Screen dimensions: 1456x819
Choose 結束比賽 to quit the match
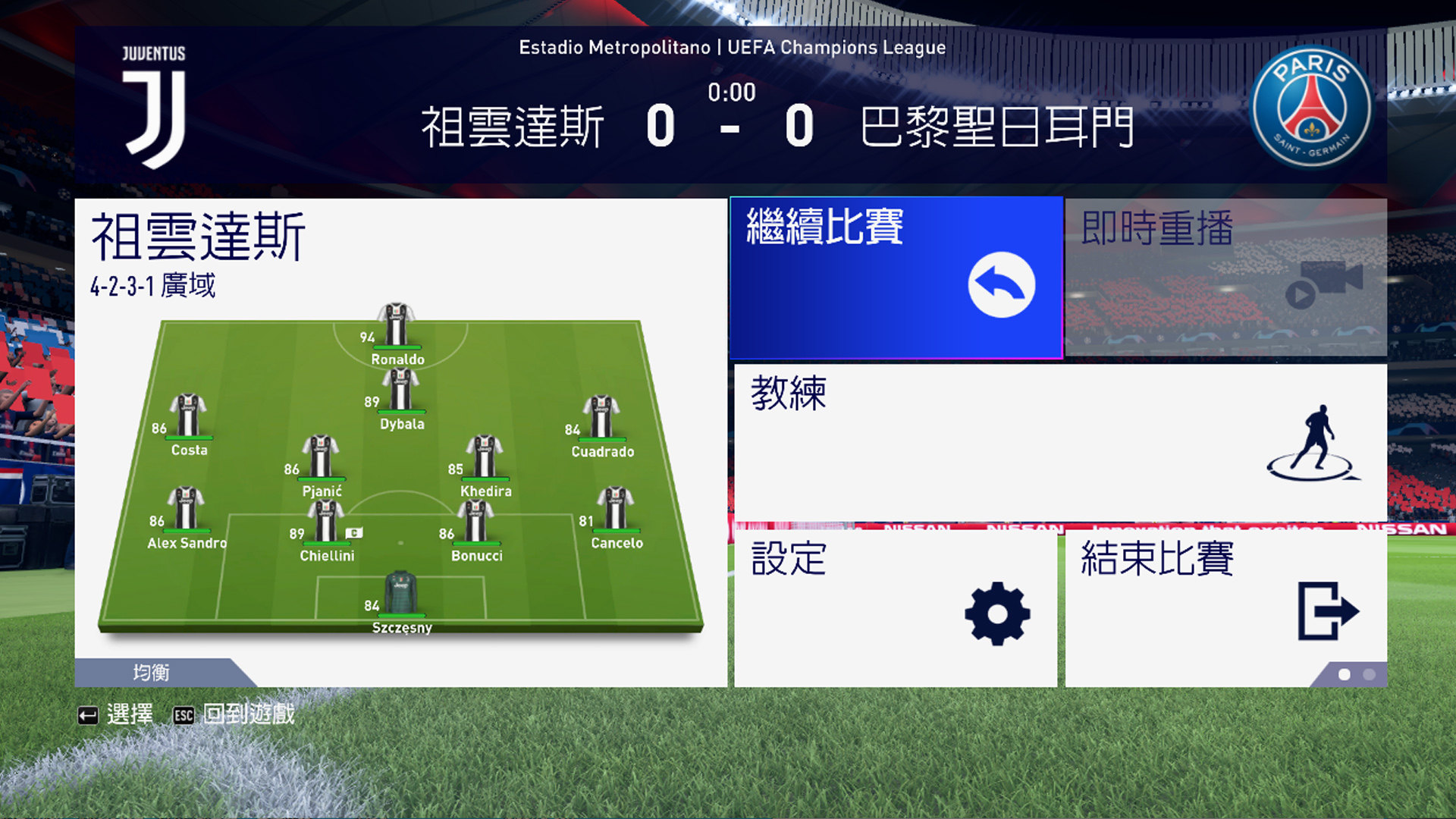point(1225,609)
